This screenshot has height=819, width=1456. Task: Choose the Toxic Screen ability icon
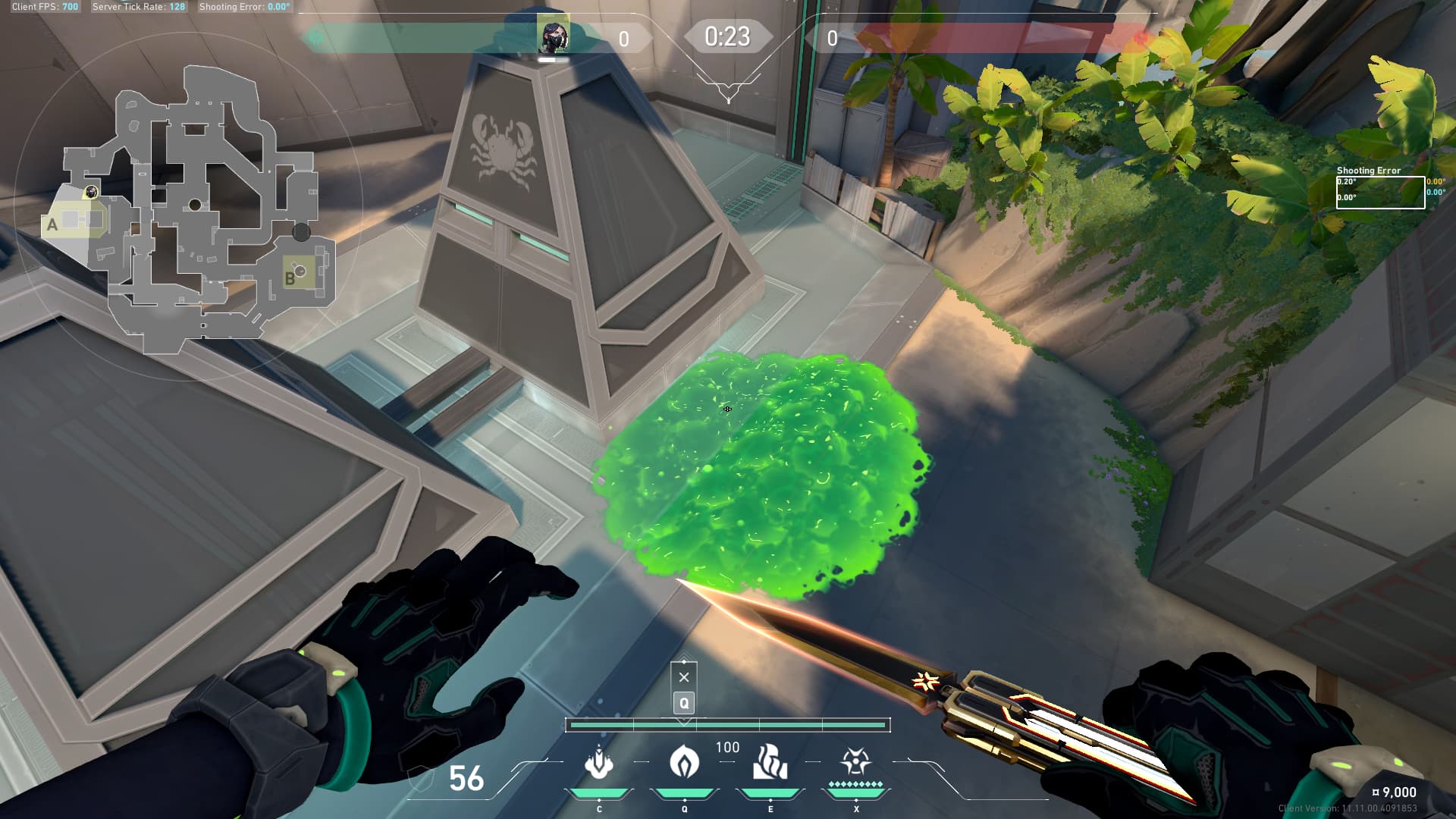[770, 762]
